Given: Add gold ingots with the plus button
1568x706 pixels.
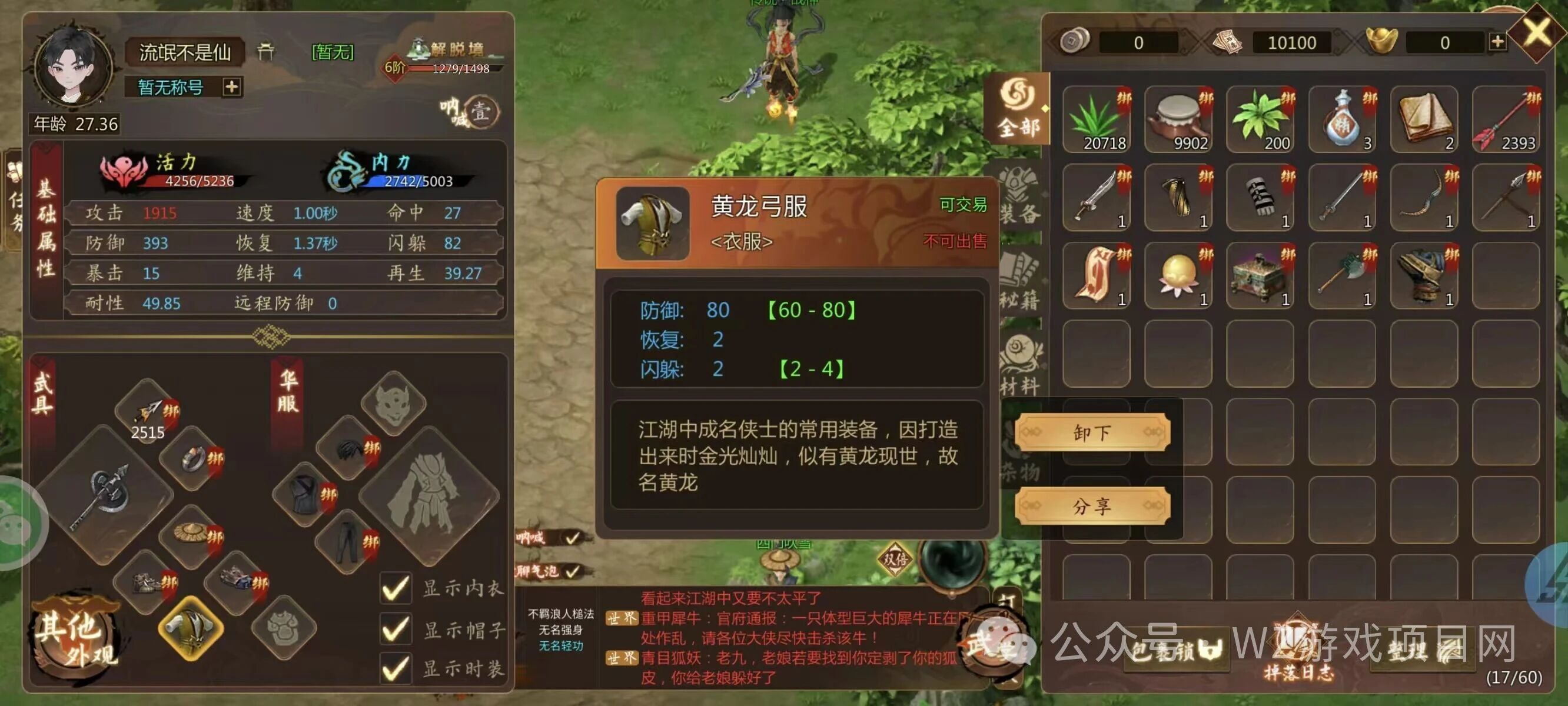Looking at the screenshot, I should (1497, 42).
